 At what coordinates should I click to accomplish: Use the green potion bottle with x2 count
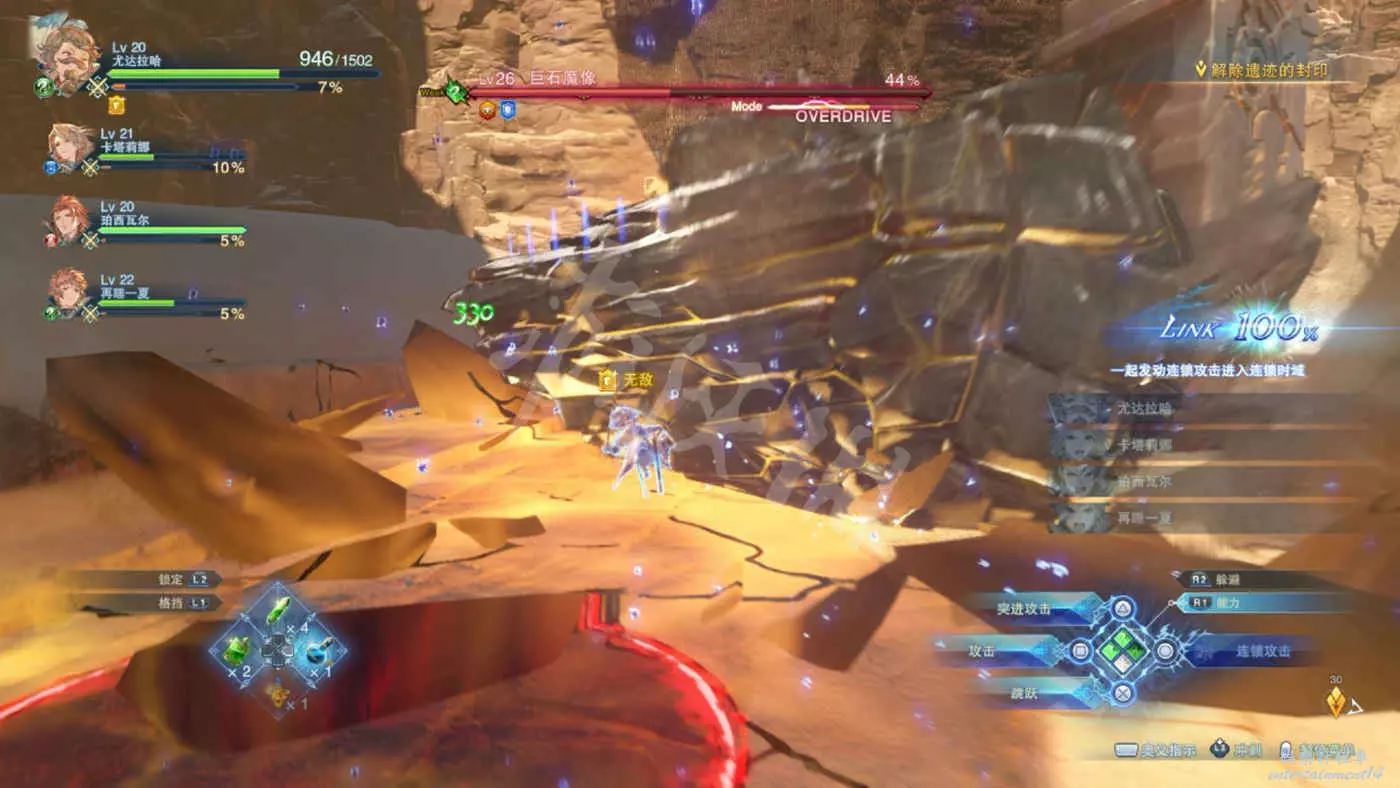237,651
